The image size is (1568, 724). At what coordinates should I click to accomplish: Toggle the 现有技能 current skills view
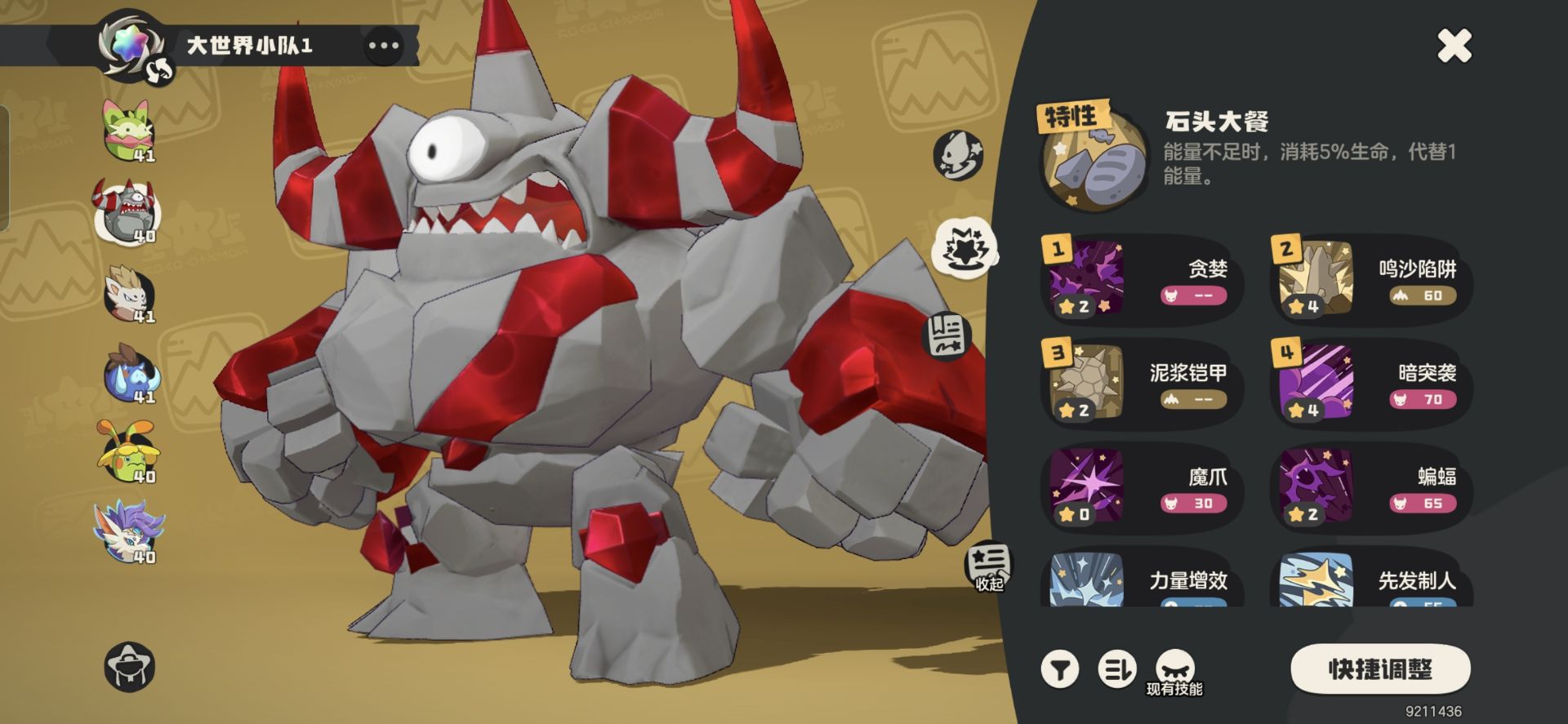tap(1174, 673)
